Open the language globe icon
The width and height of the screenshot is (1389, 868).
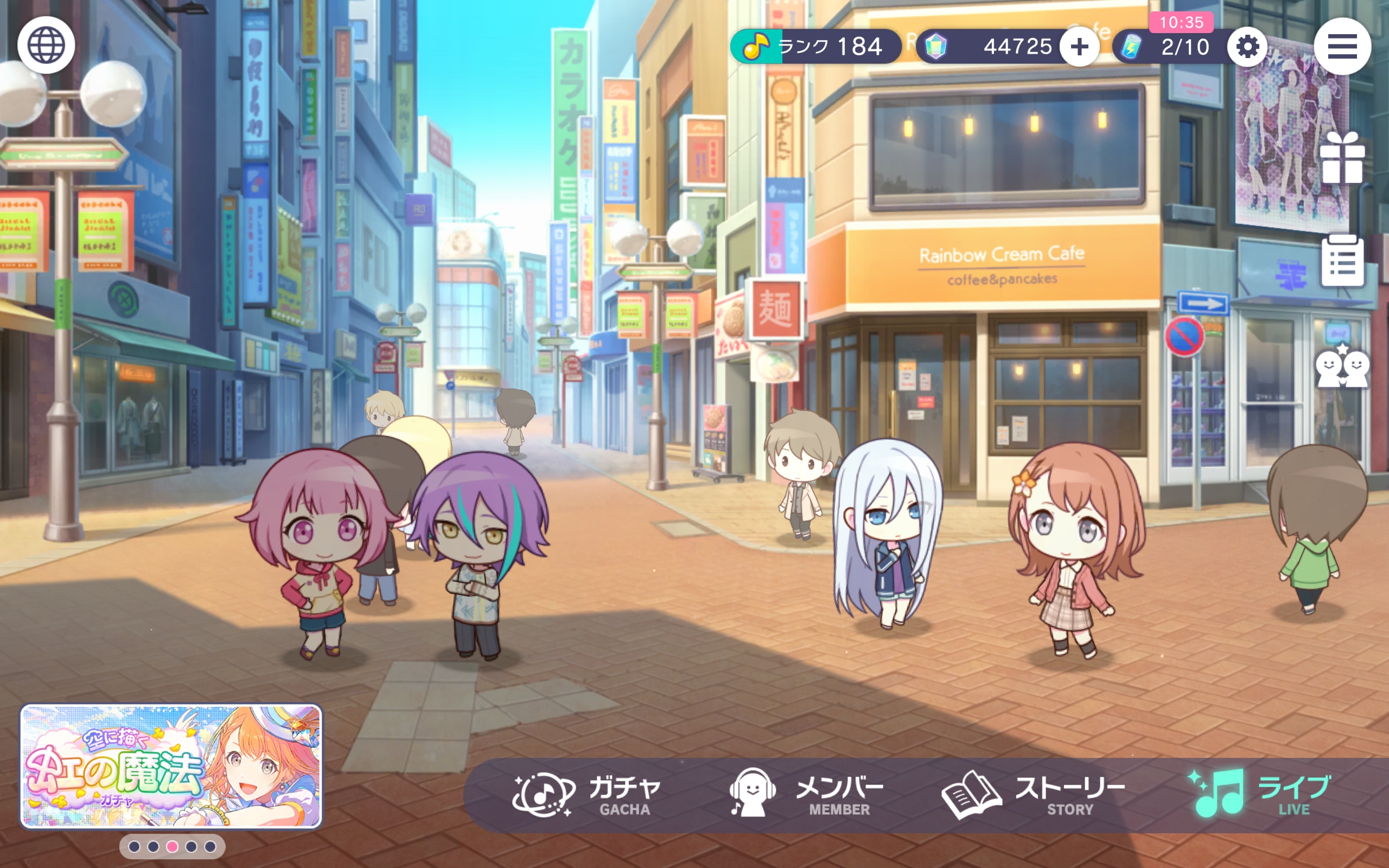click(x=47, y=45)
